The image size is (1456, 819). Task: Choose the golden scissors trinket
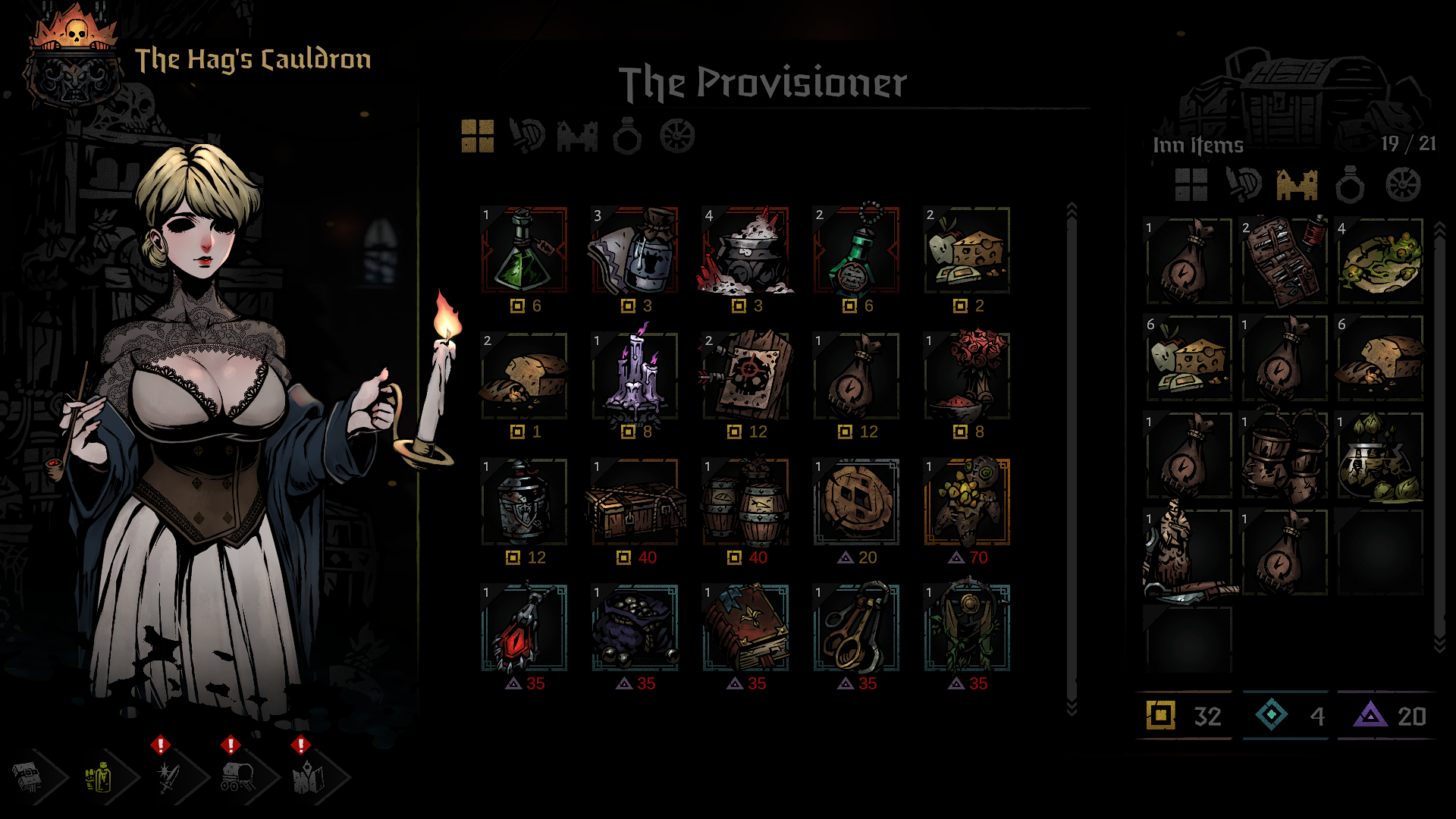point(856,628)
